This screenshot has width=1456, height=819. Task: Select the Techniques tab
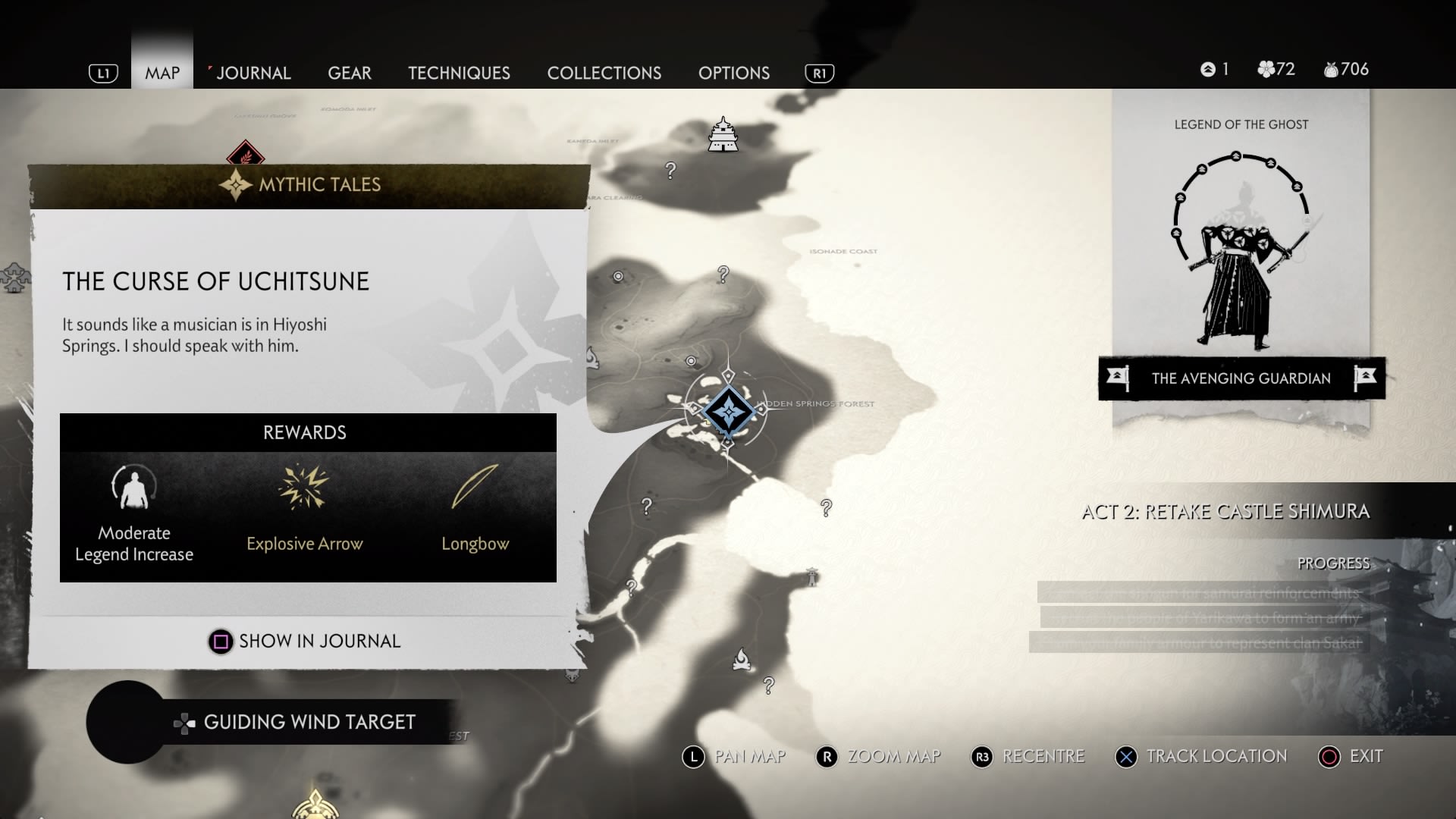click(x=459, y=73)
